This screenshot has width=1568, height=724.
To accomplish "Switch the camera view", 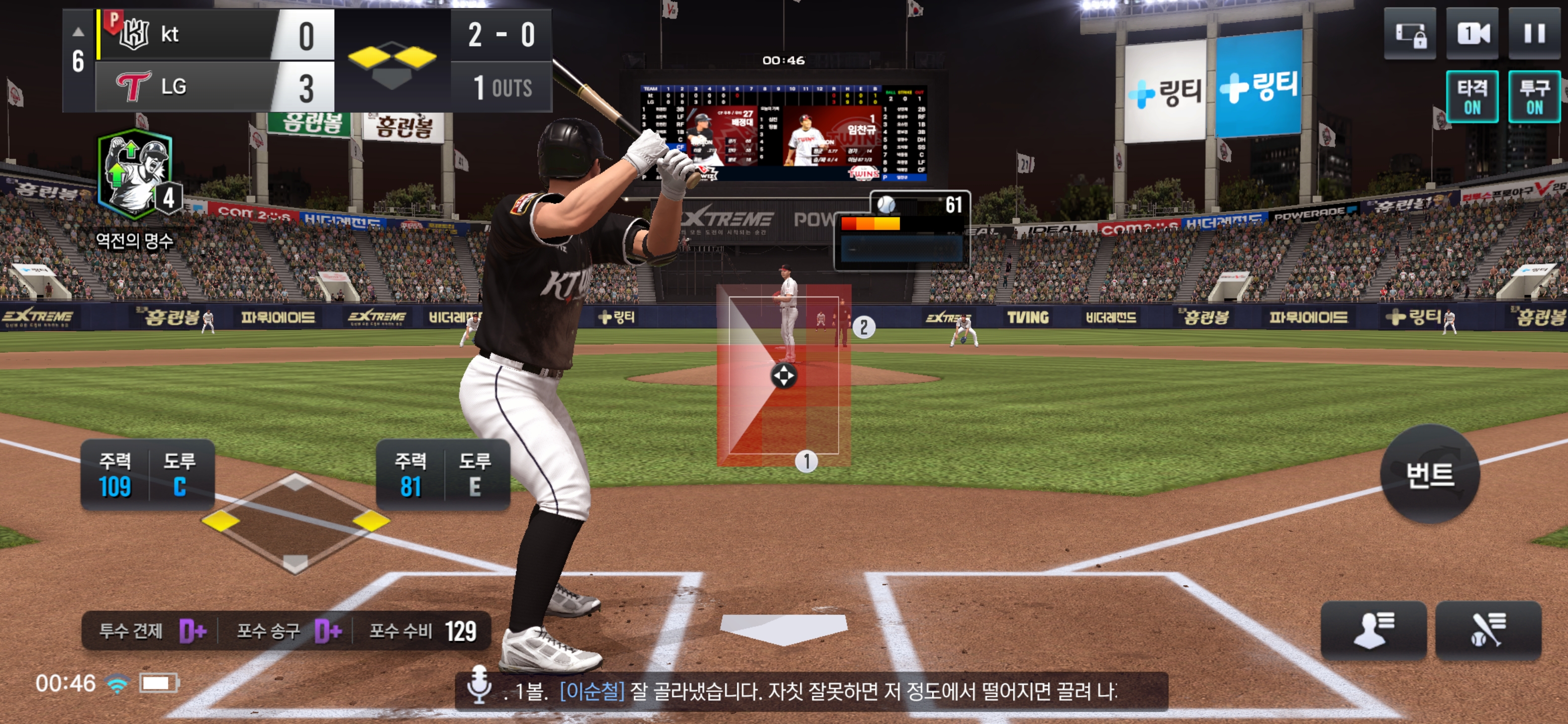I will [1472, 34].
